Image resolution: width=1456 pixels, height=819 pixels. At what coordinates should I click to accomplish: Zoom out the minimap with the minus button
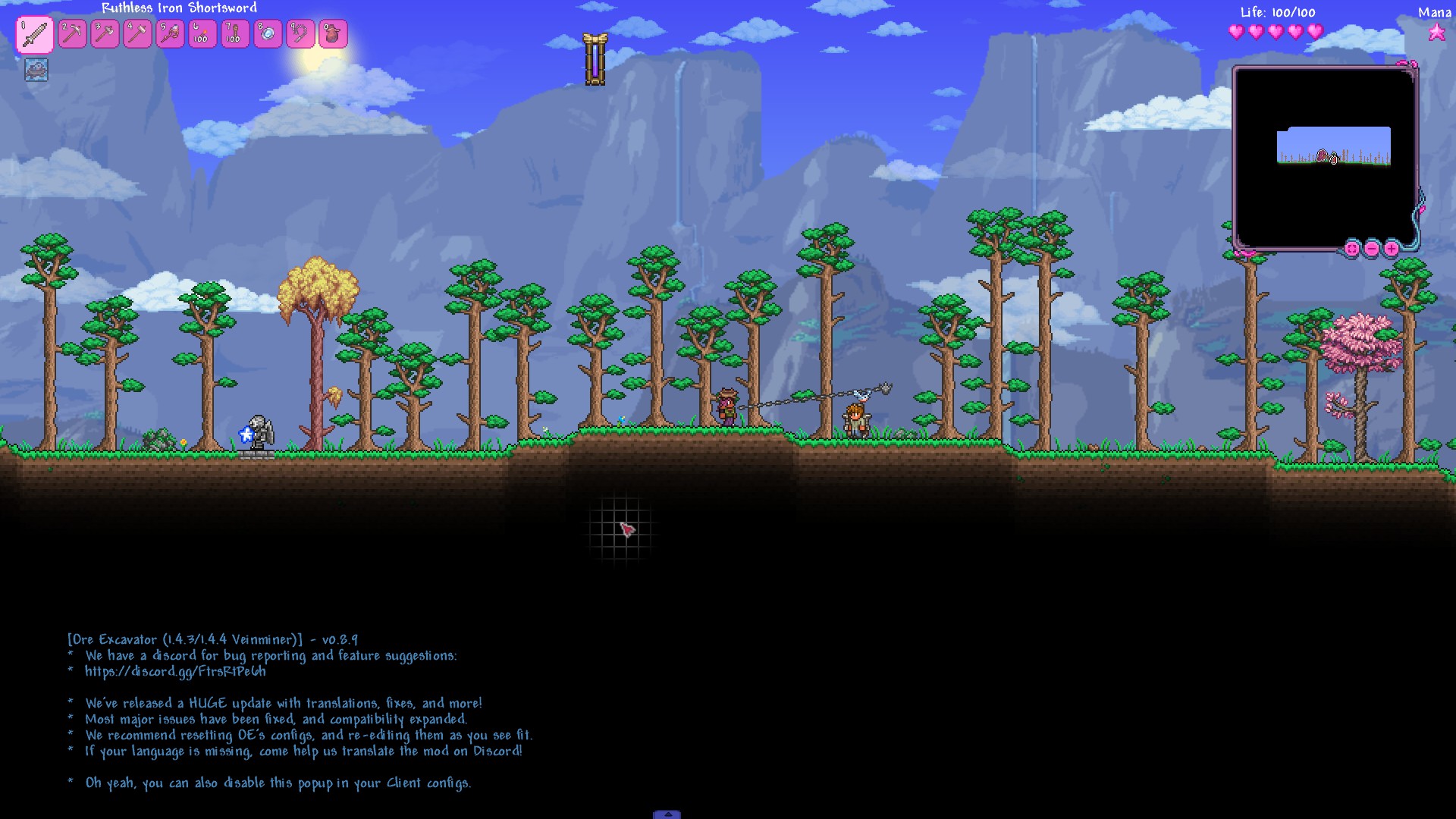click(x=1372, y=248)
